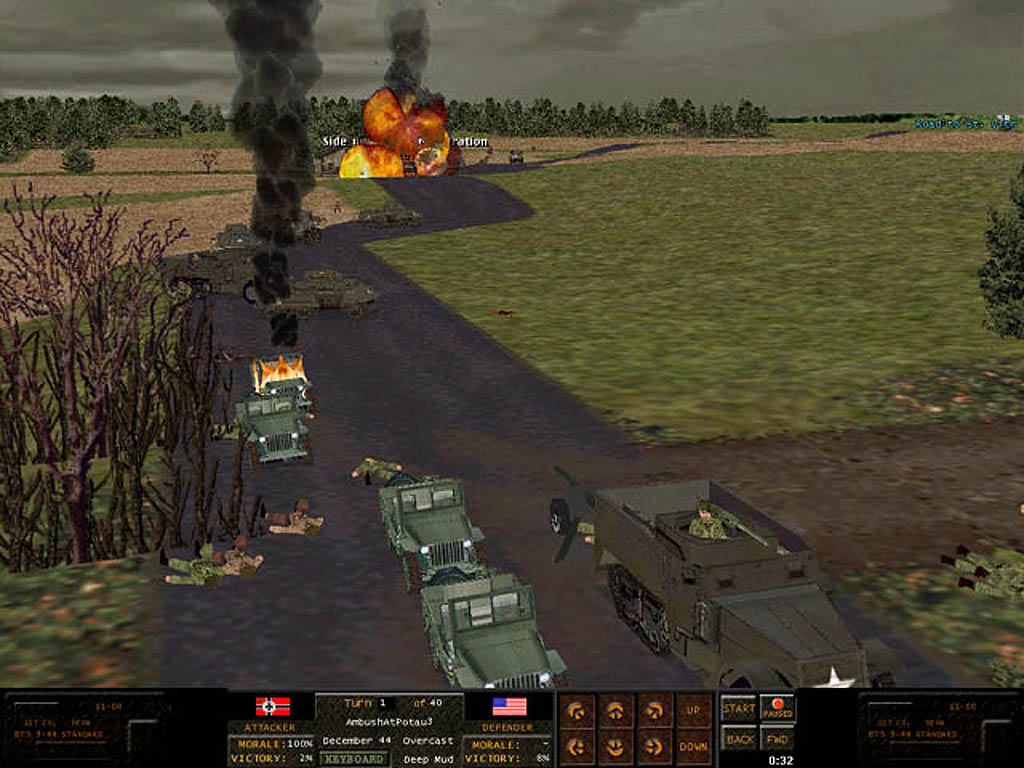Move camera backward with down arrow
The image size is (1024, 768).
[x=616, y=745]
